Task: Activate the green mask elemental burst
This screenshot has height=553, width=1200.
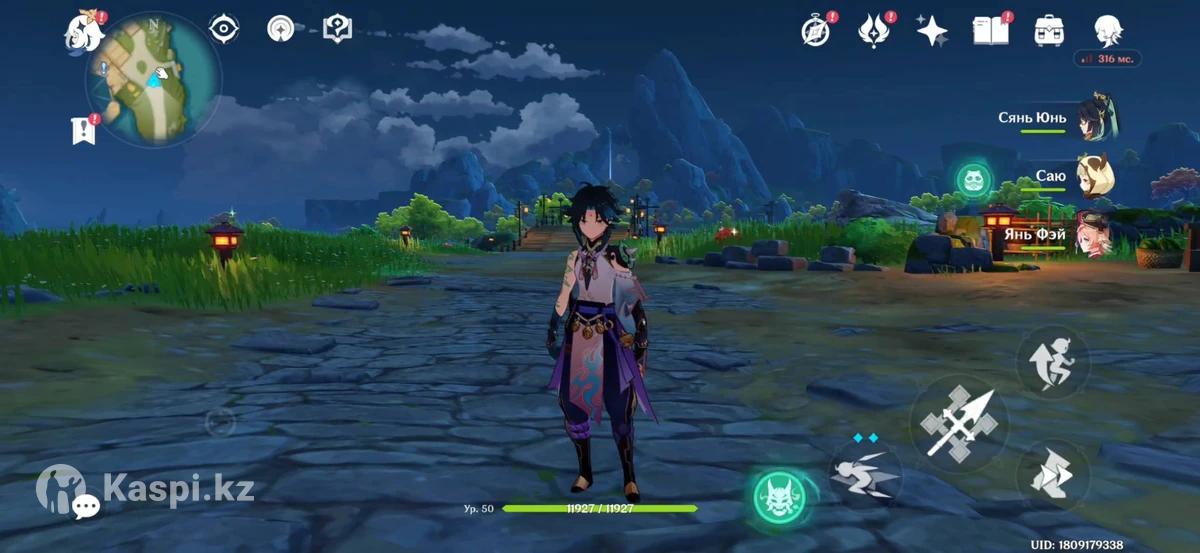Action: point(781,495)
